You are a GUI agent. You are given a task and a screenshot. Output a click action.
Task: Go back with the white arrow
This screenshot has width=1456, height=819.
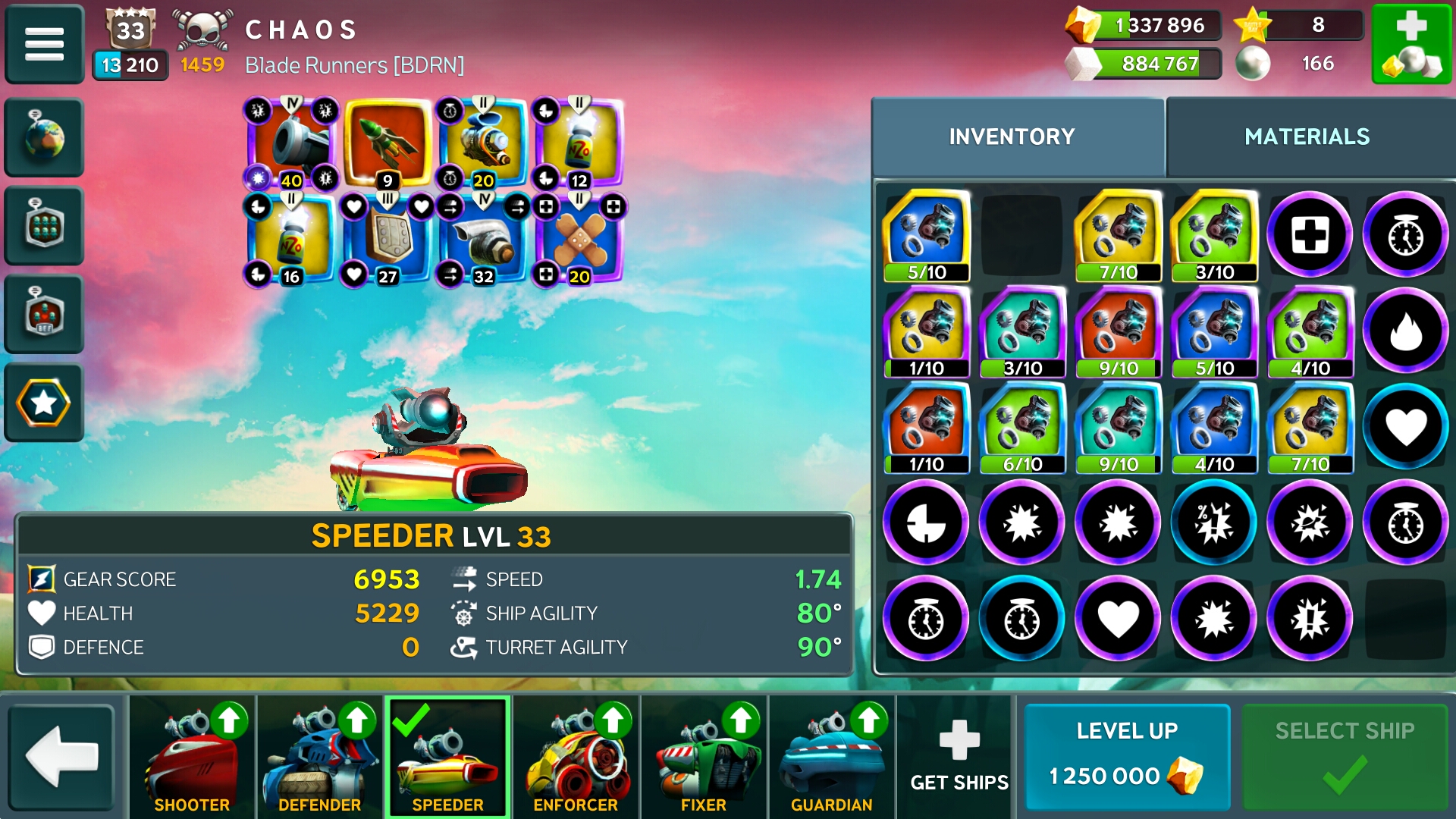[x=61, y=757]
